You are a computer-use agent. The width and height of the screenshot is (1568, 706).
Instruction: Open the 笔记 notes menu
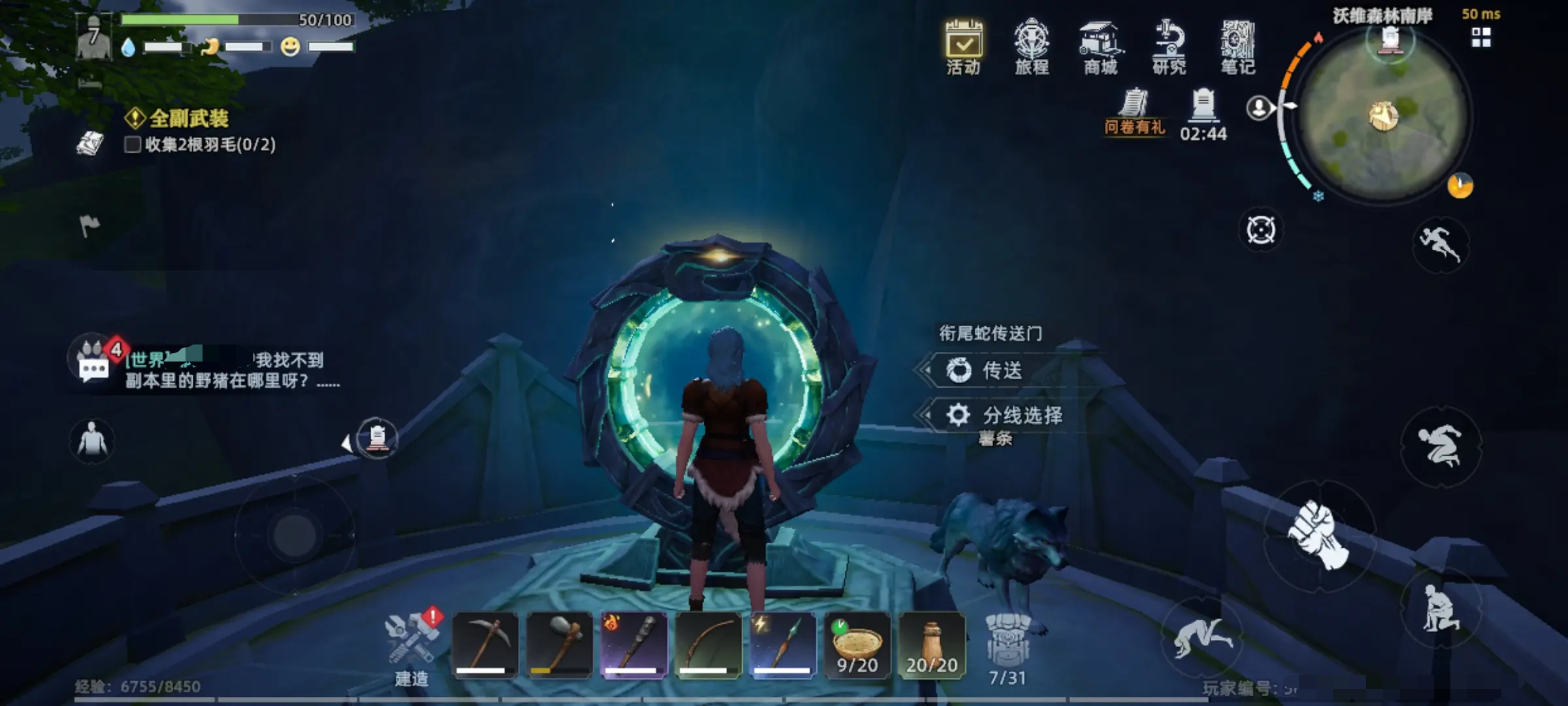pos(1237,47)
